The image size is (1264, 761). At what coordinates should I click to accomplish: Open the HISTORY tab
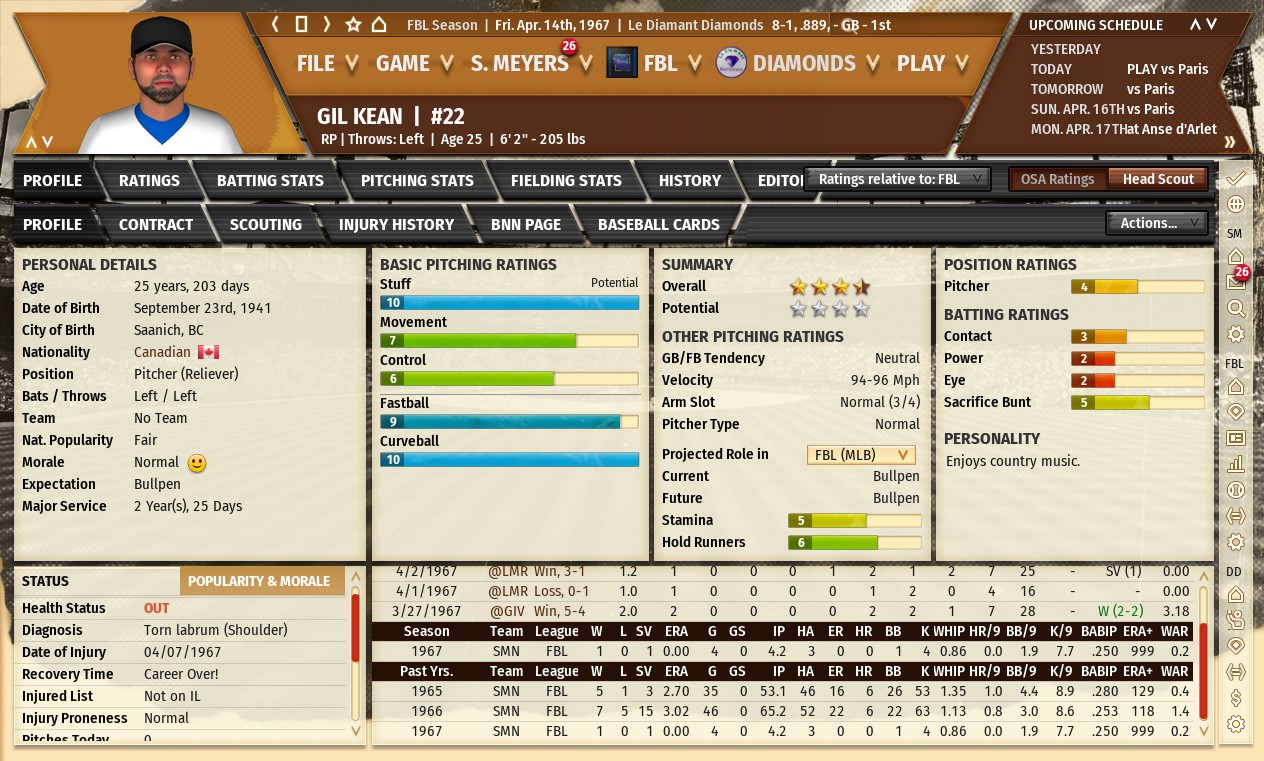689,180
